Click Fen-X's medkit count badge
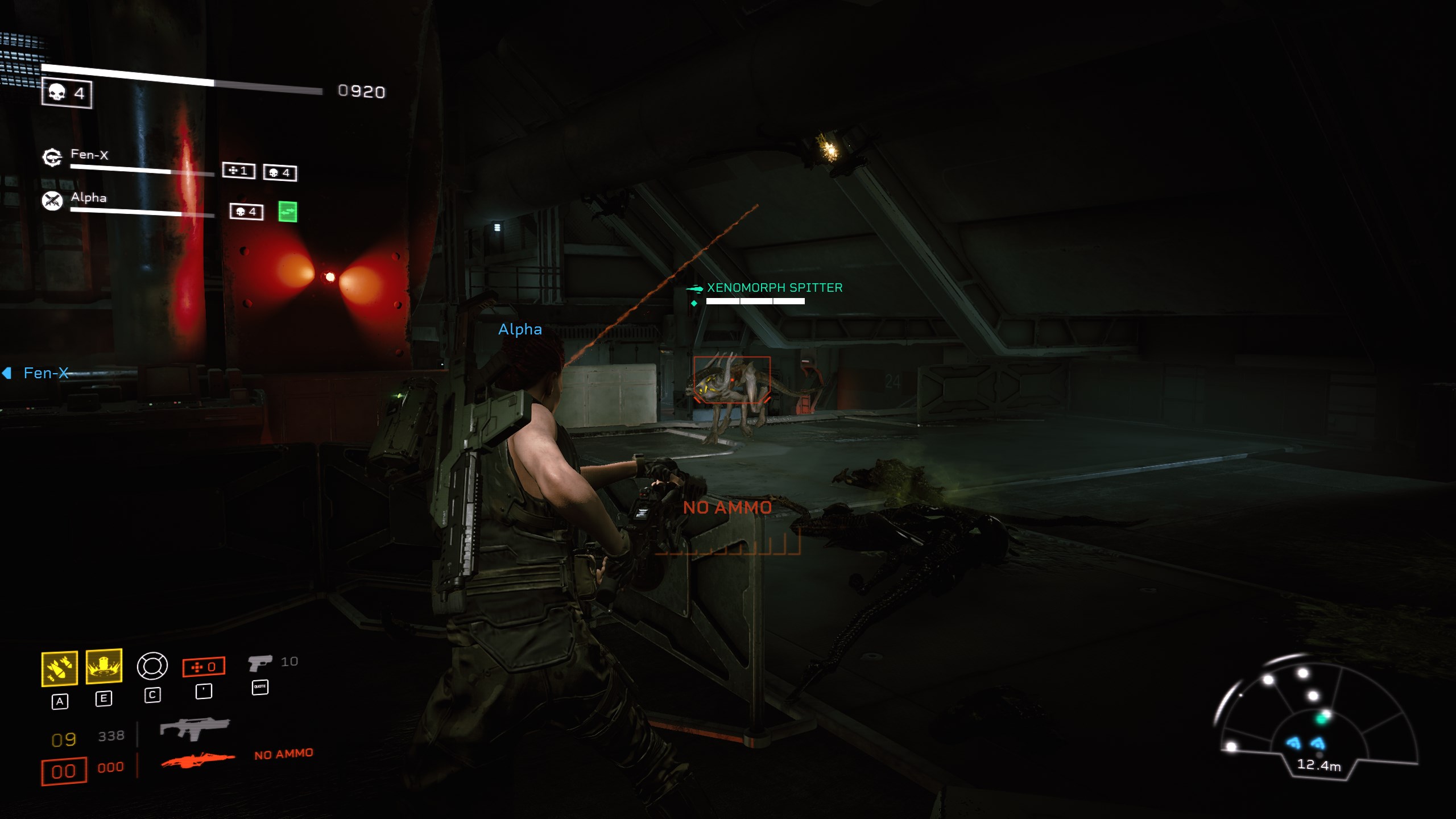The width and height of the screenshot is (1456, 819). point(238,171)
